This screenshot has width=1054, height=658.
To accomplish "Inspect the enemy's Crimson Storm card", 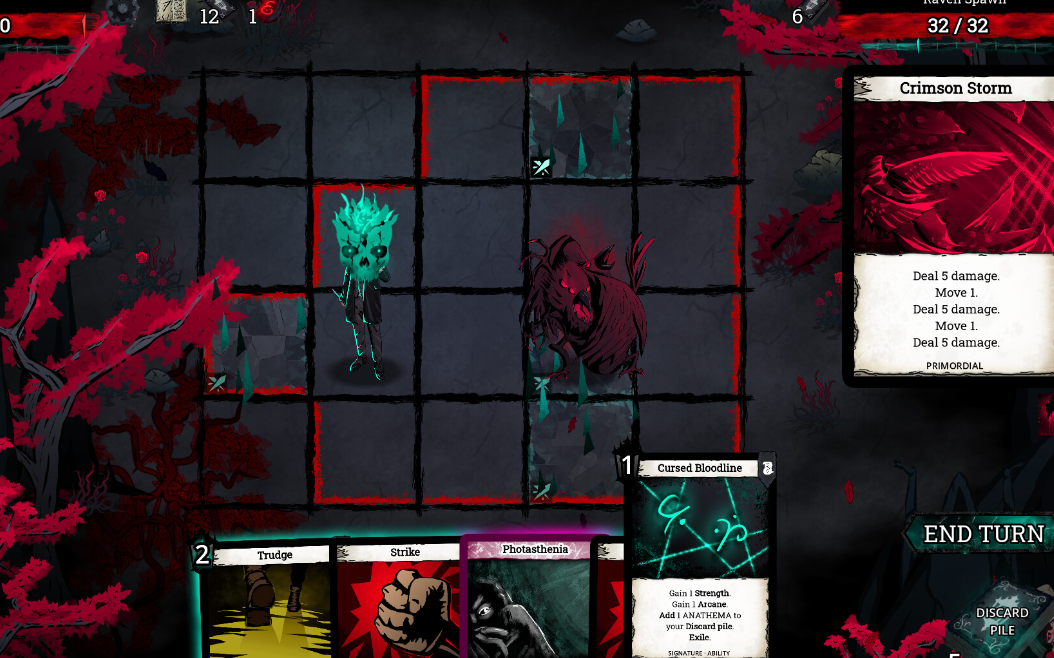I will point(954,225).
